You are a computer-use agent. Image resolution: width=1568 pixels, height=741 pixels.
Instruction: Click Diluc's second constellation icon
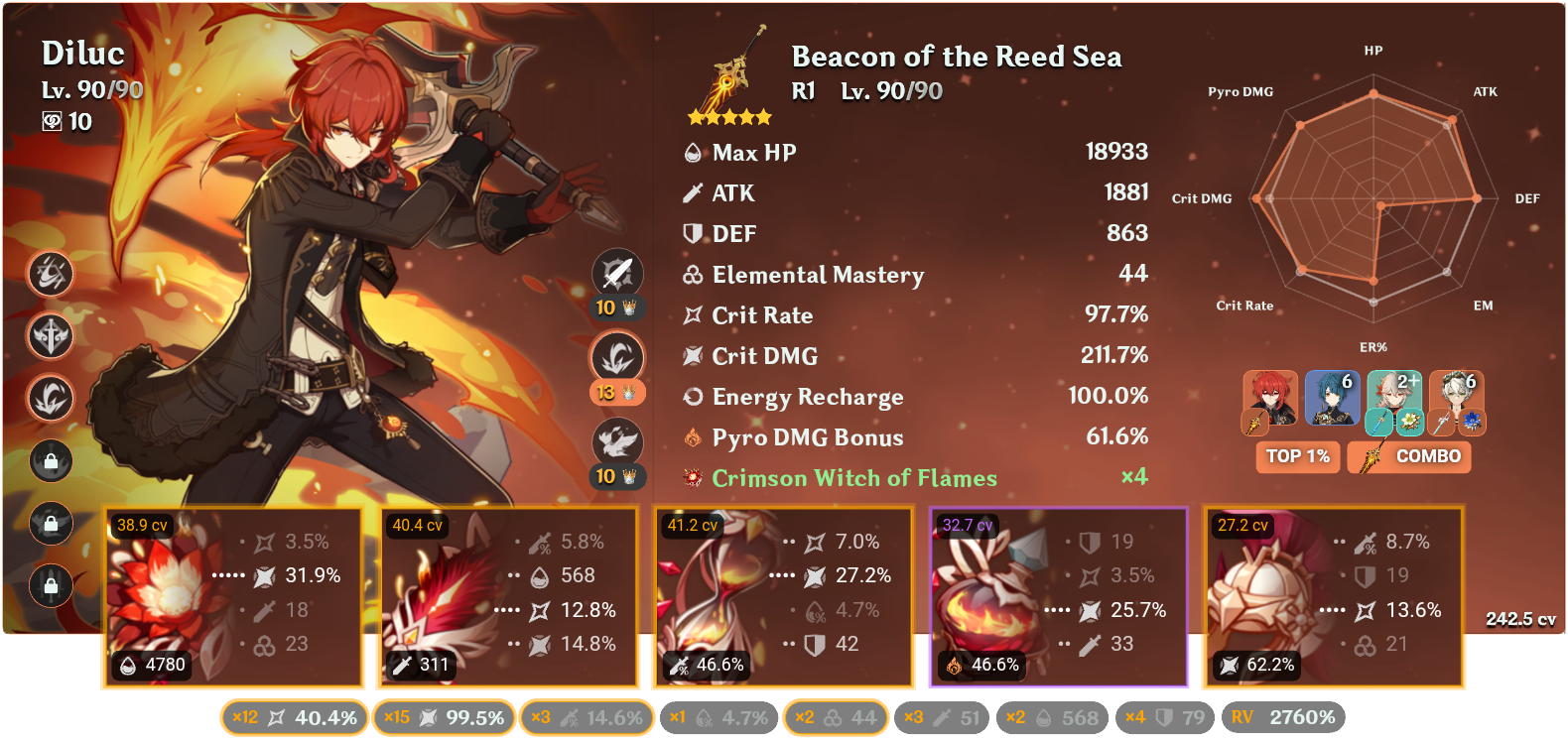tap(51, 337)
